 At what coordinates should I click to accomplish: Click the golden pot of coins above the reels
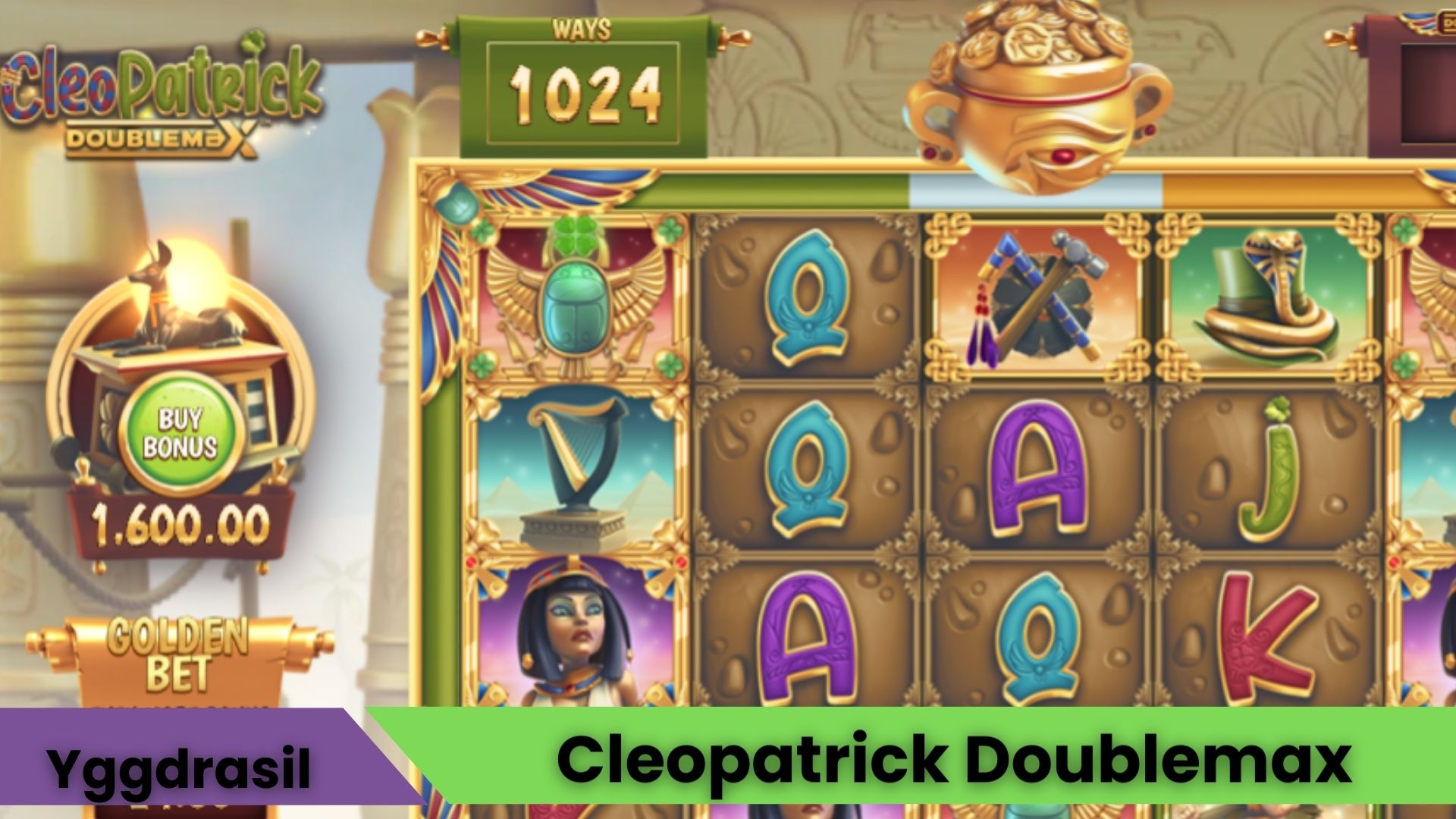coord(1031,83)
